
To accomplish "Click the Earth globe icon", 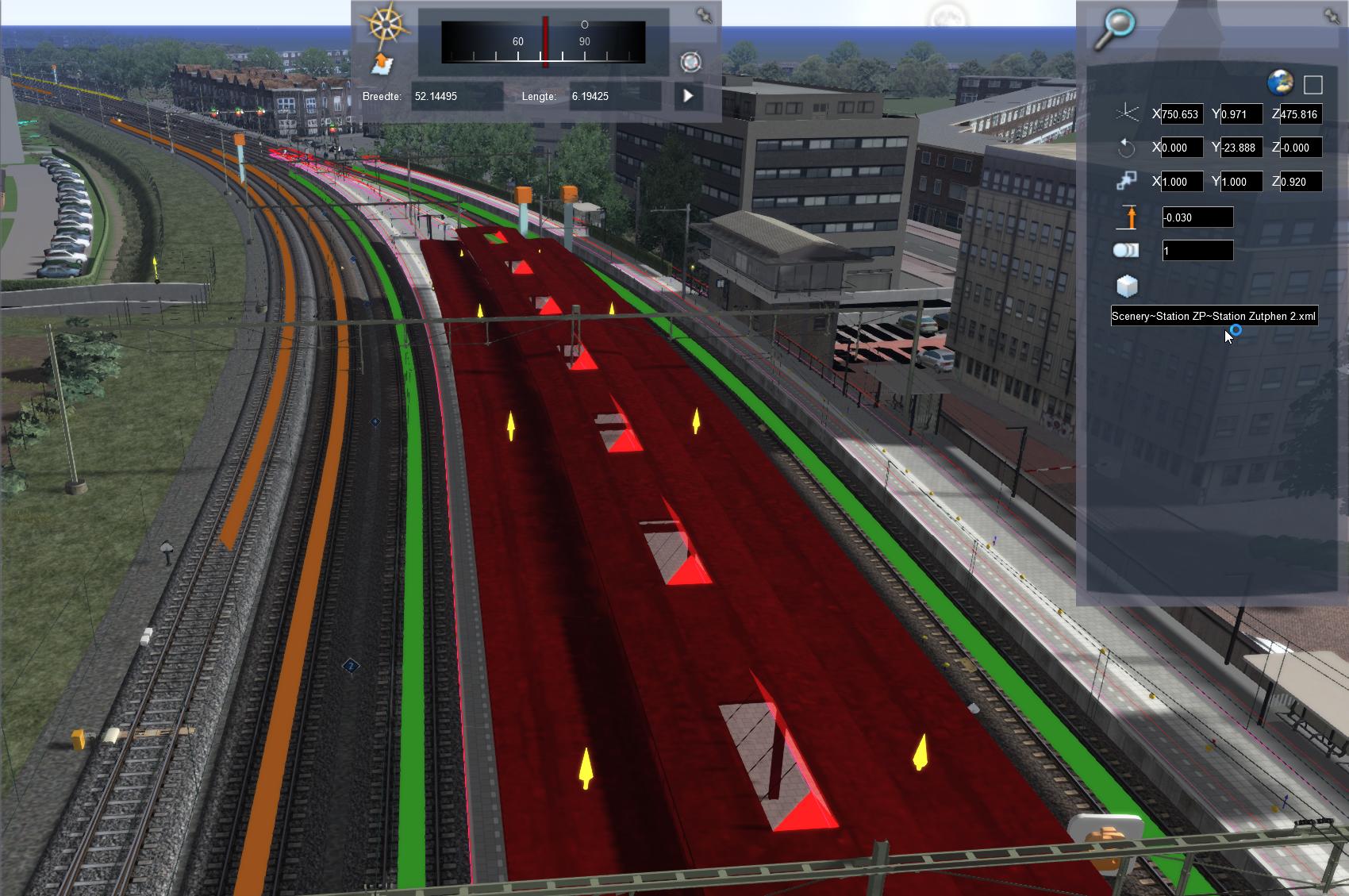I will point(1280,83).
